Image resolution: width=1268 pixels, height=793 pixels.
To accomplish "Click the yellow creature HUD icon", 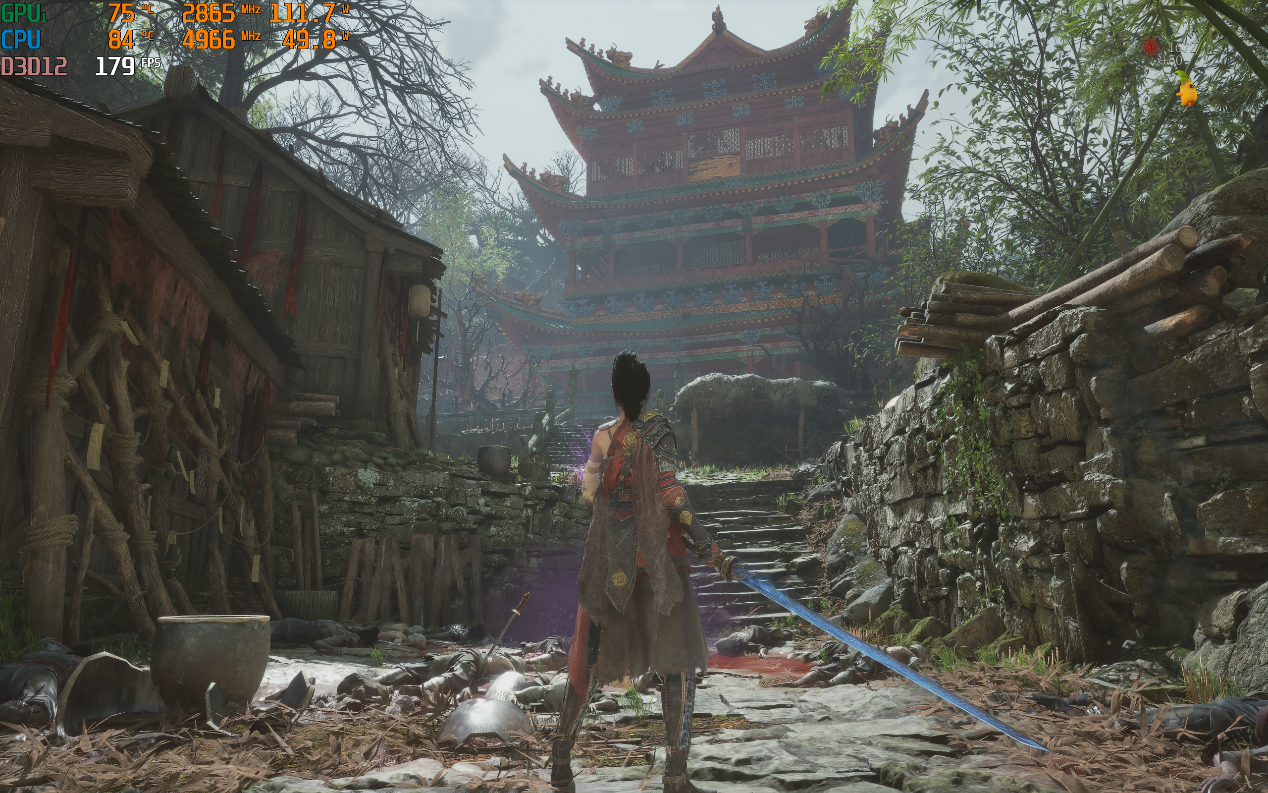I will (x=1186, y=92).
